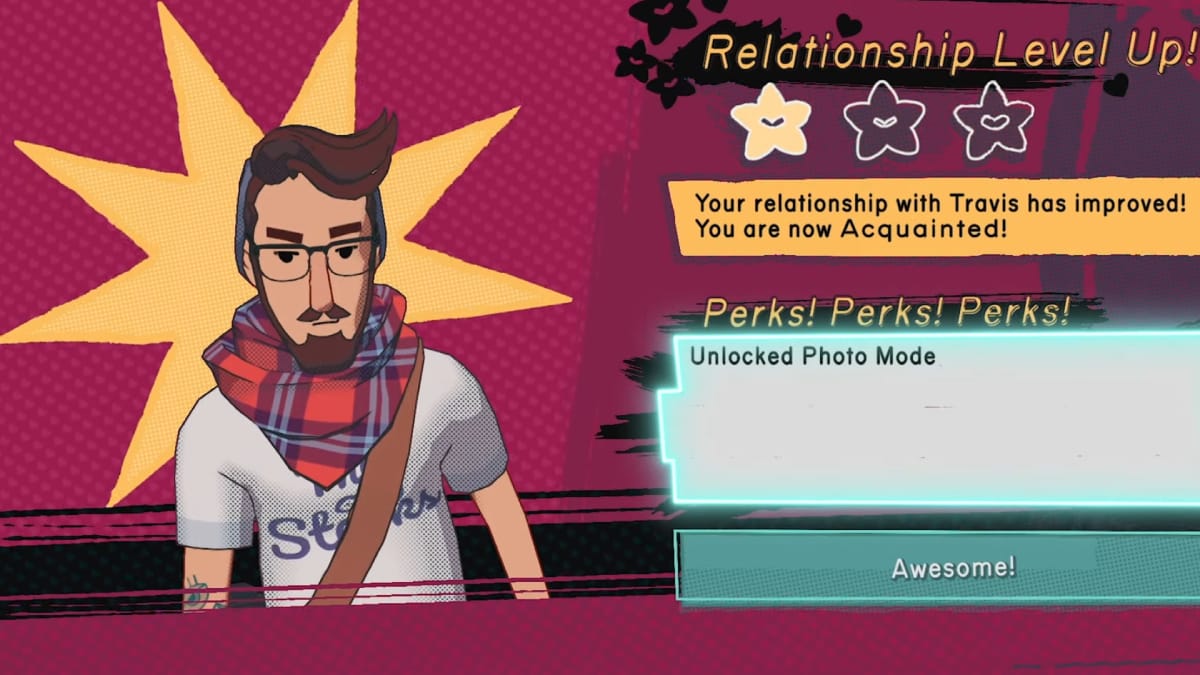1200x675 pixels.
Task: Select the Unlocked Photo Mode perk entry
Action: click(812, 357)
